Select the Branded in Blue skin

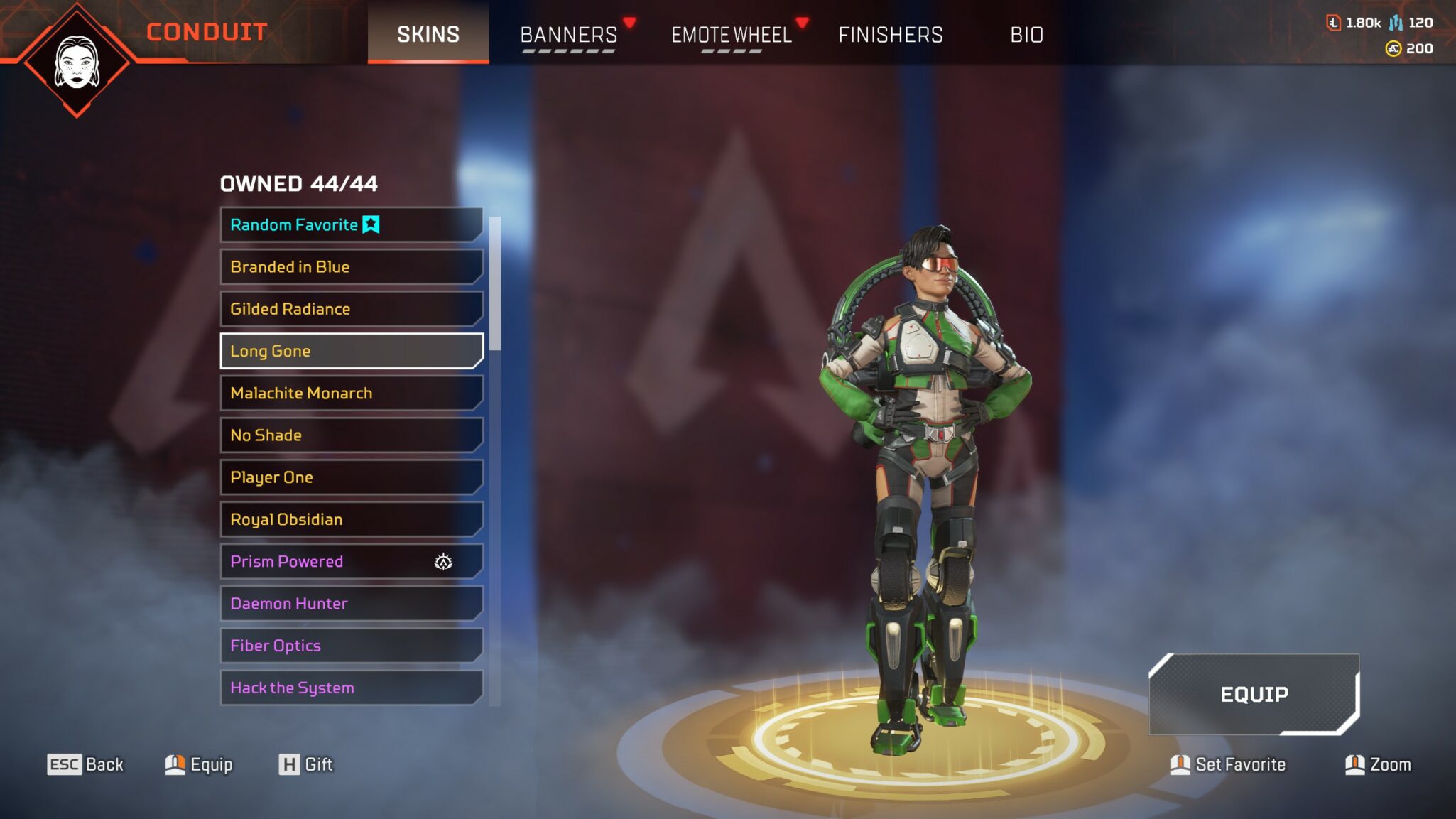(x=351, y=267)
